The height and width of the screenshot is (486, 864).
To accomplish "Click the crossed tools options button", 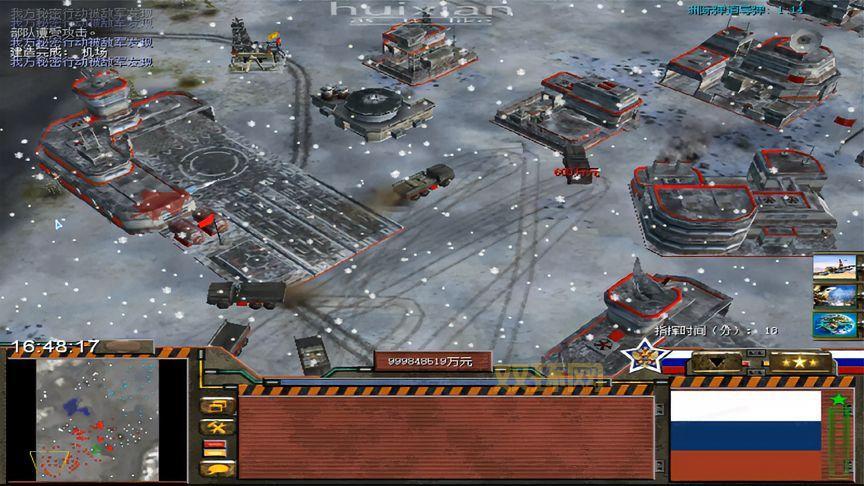I will [217, 427].
